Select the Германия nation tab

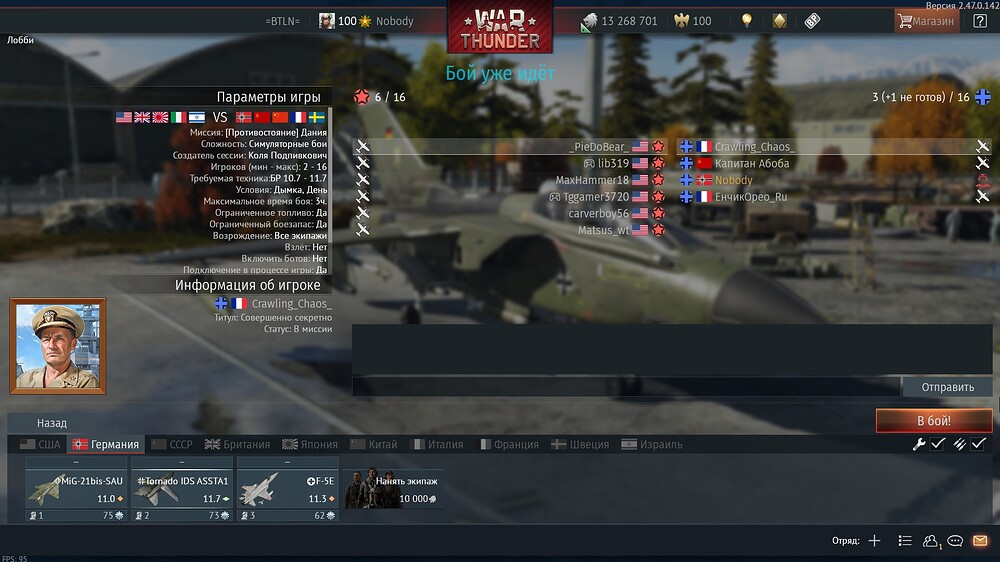106,444
